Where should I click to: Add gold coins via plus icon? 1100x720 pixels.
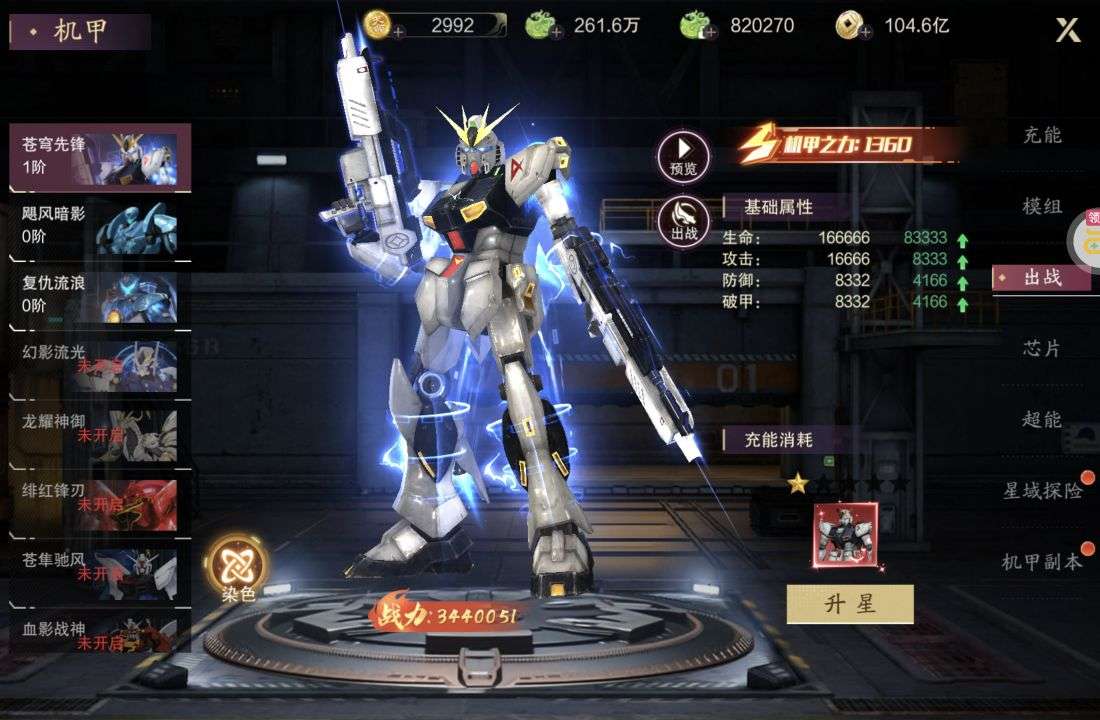[399, 32]
